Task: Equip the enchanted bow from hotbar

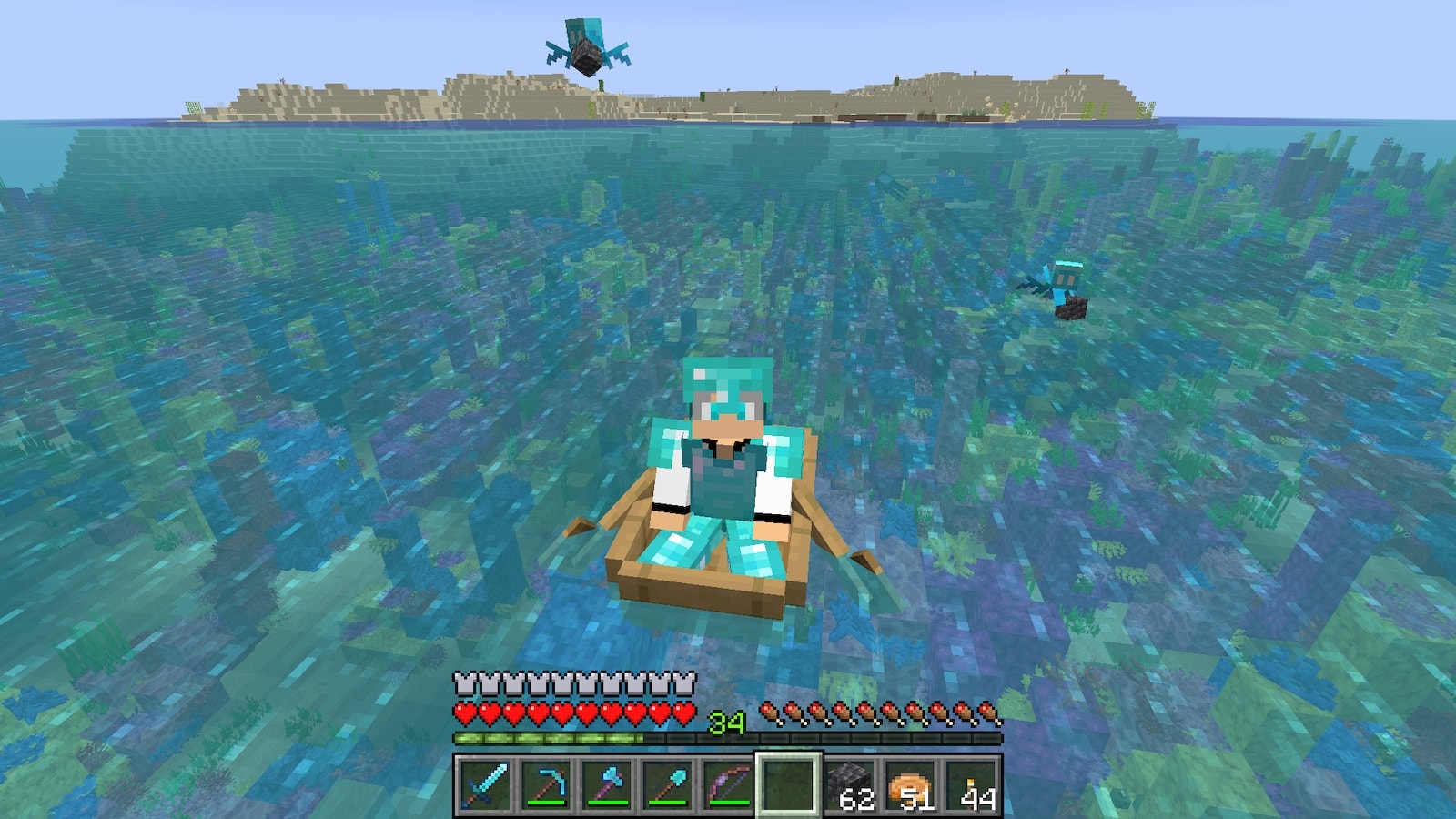Action: [728, 784]
